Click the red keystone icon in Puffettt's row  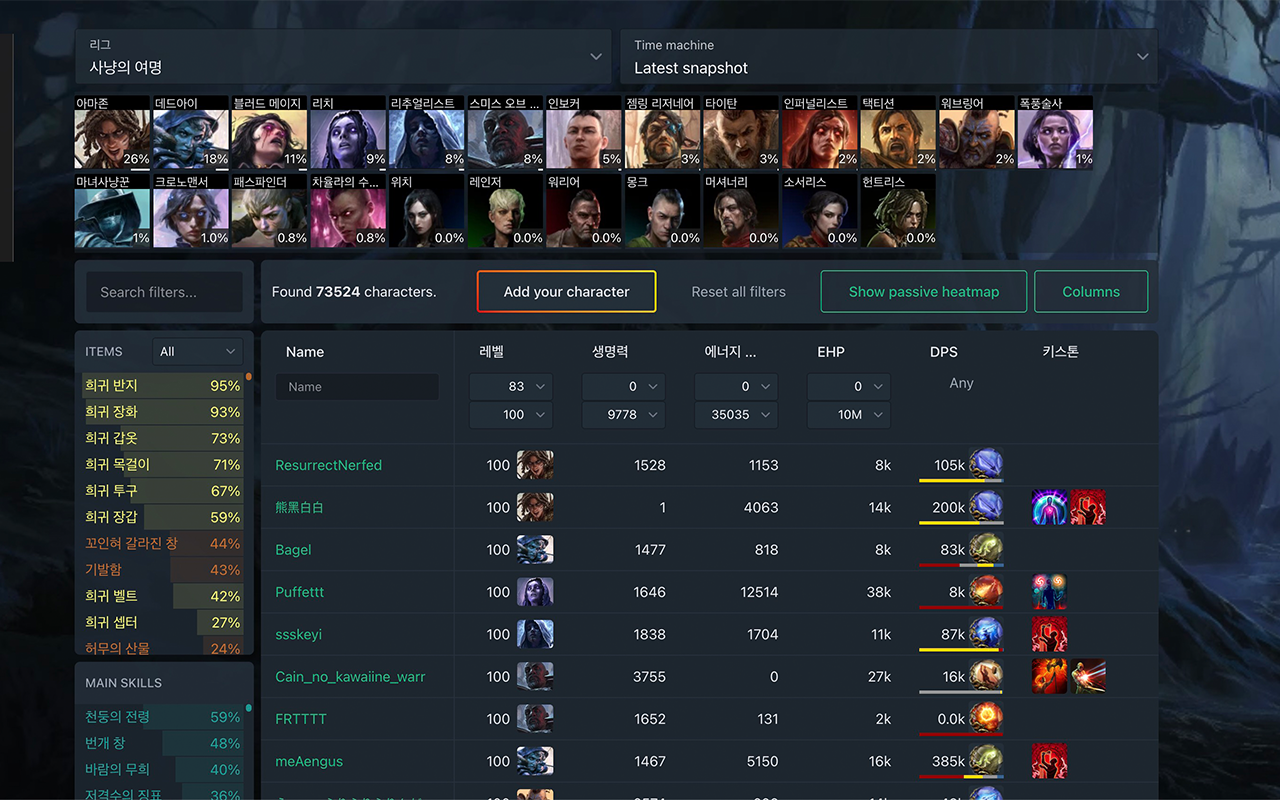pos(1050,591)
